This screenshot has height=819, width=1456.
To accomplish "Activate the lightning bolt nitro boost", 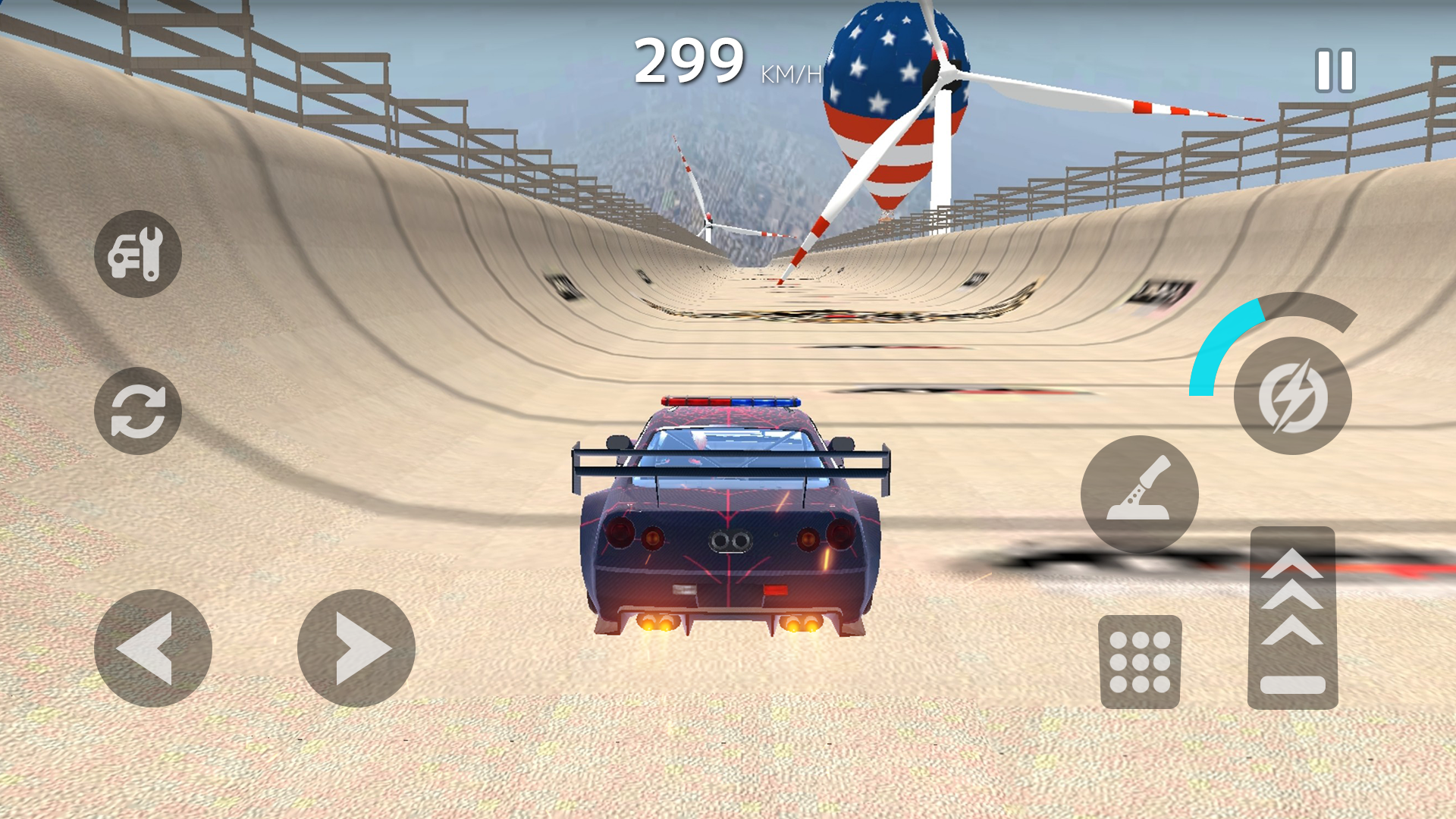I will pyautogui.click(x=1292, y=396).
